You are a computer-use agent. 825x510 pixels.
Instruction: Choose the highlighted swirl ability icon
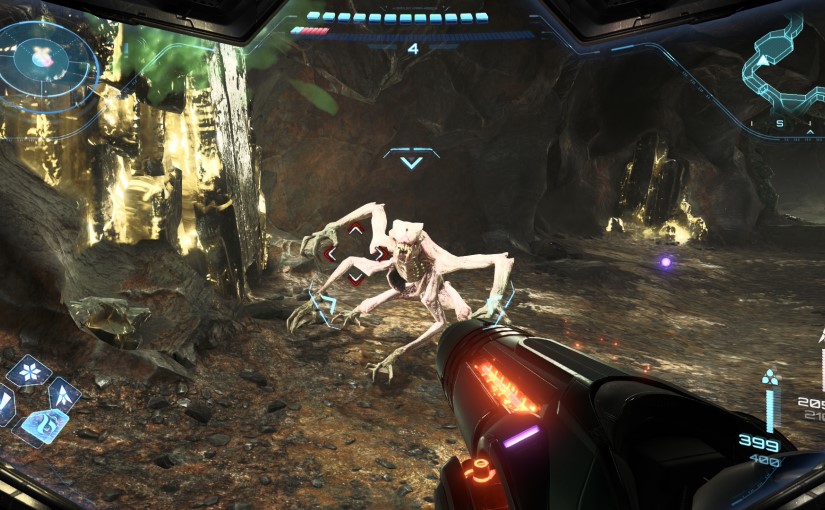[40, 429]
